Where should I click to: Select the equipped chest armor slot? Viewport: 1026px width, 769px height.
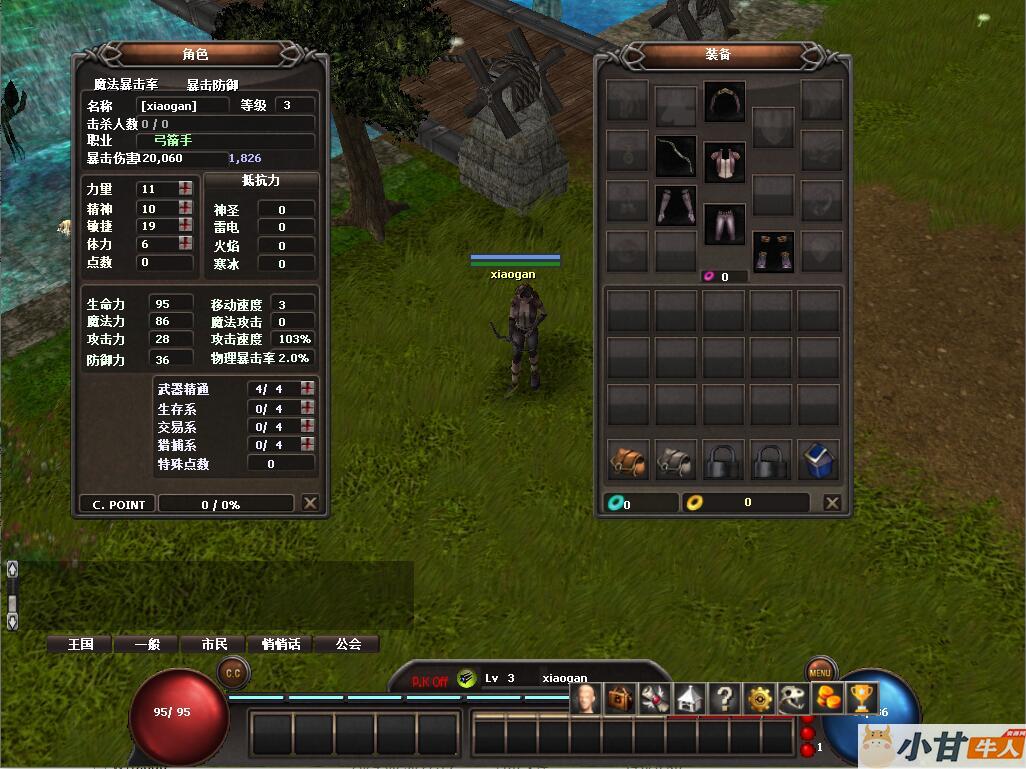725,161
